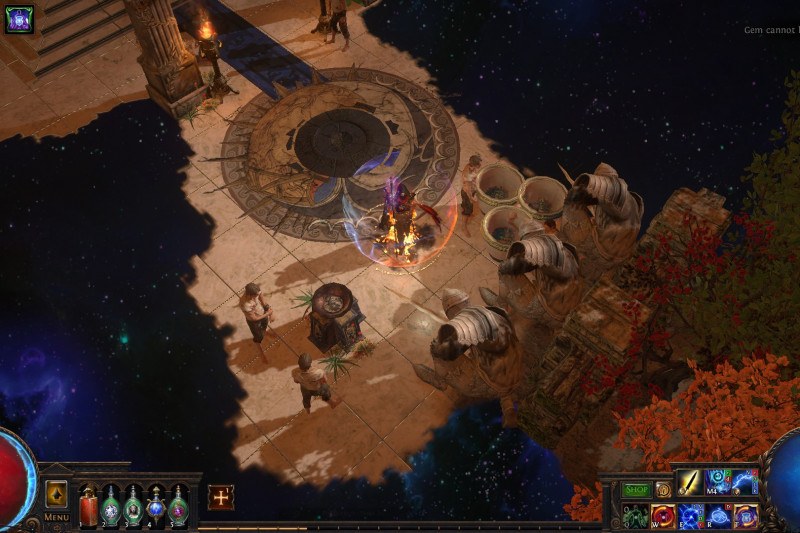Activate the red aura W skill
Screen dimensions: 800x533
coord(663,516)
